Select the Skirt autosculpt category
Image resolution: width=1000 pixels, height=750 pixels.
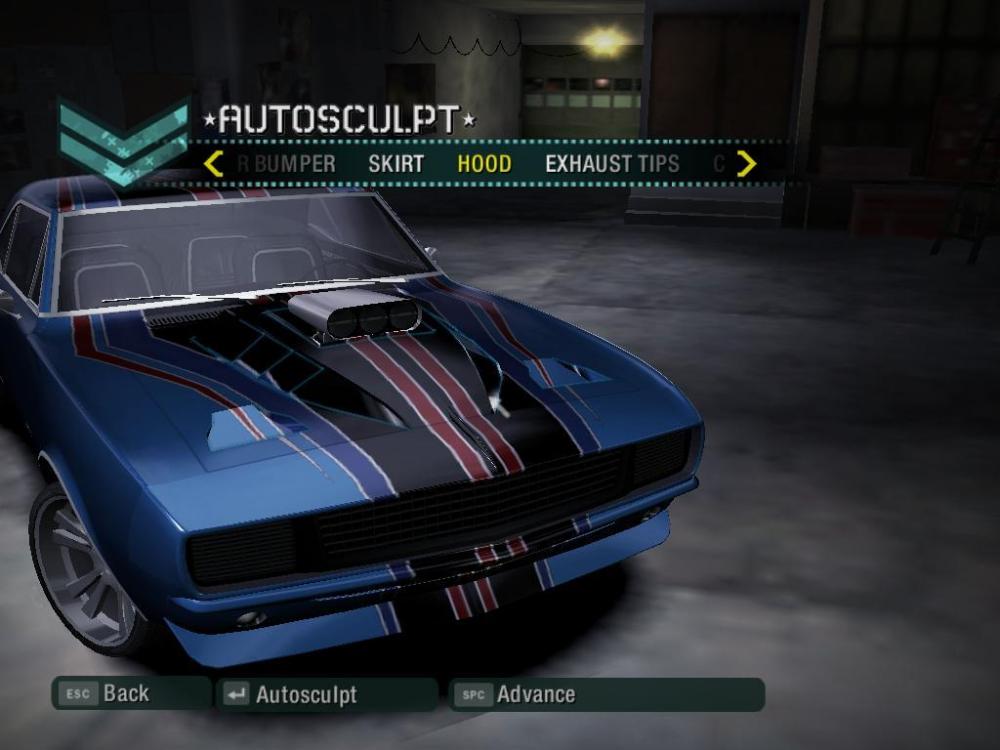point(396,164)
